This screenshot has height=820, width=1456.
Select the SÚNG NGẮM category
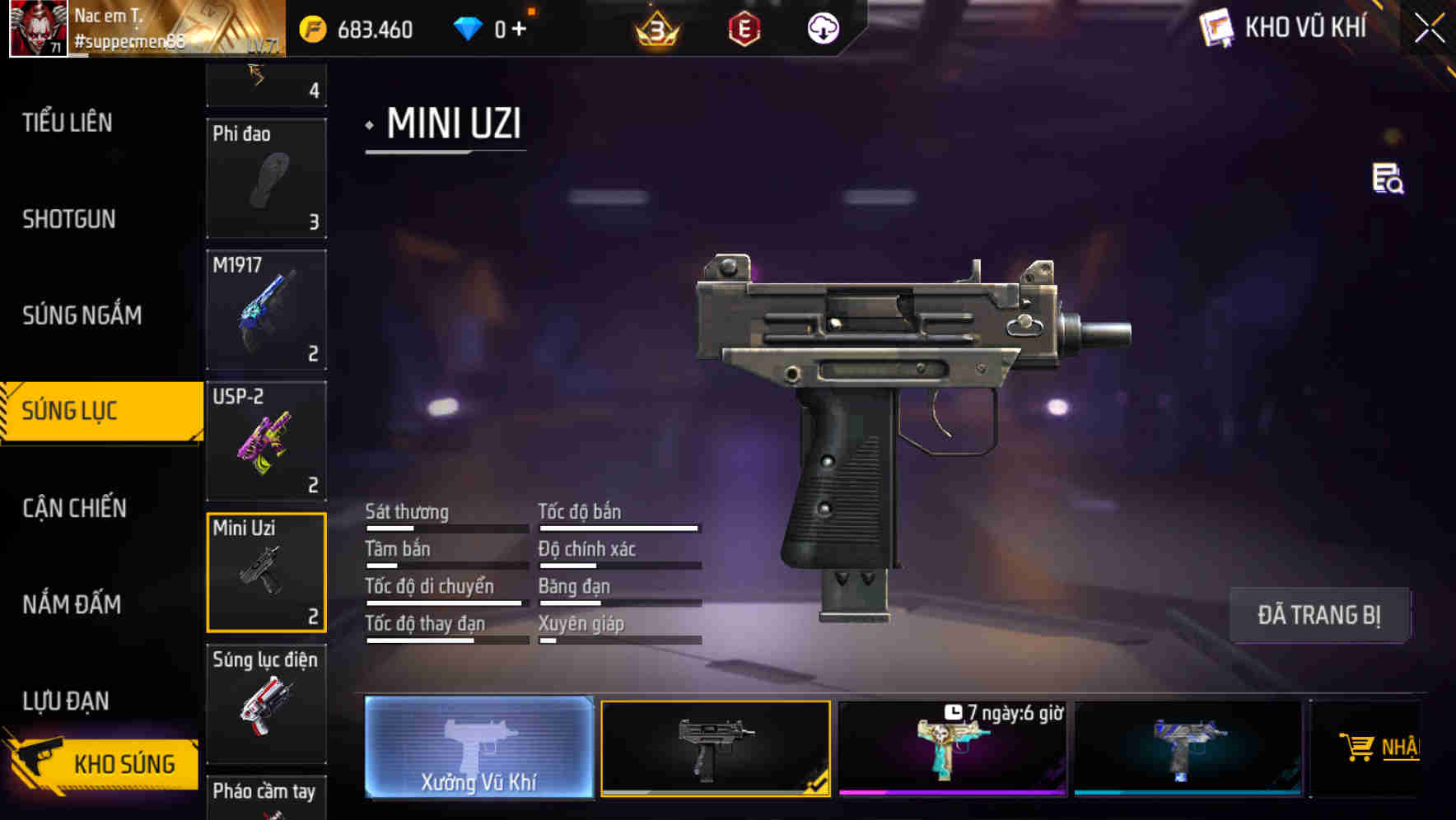click(82, 315)
